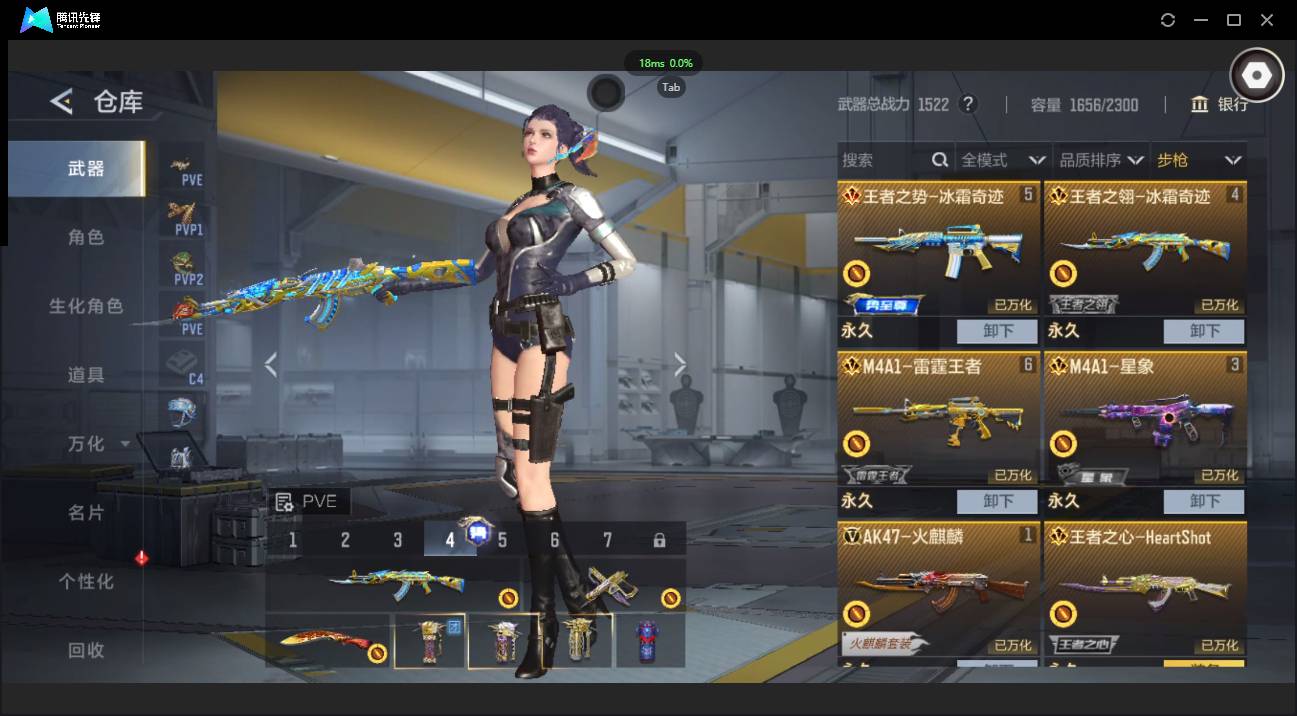Switch to the 个性化 personalization tab
Viewport: 1297px width, 716px height.
click(x=86, y=581)
